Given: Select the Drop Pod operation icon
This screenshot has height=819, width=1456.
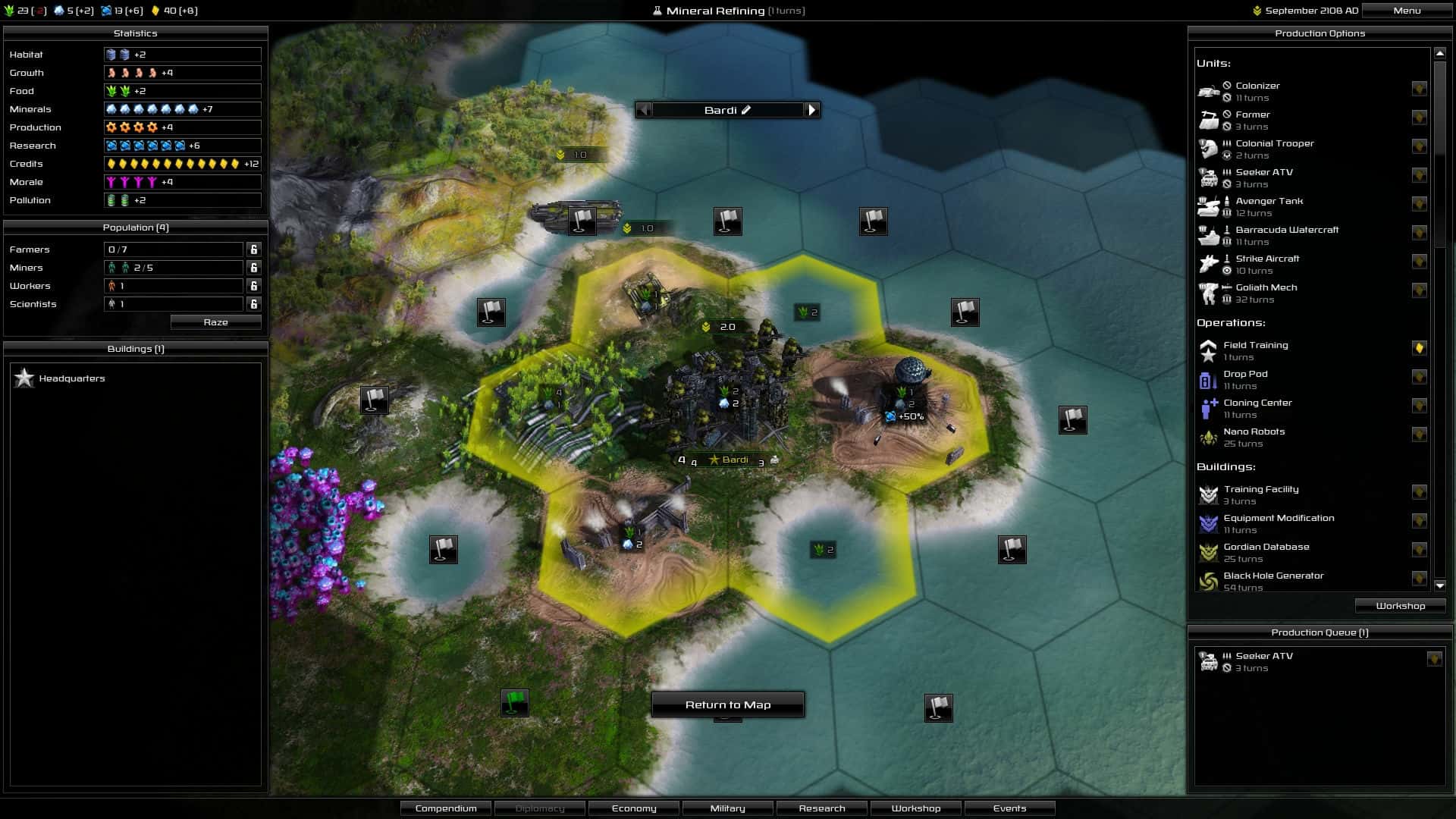Looking at the screenshot, I should pos(1209,379).
